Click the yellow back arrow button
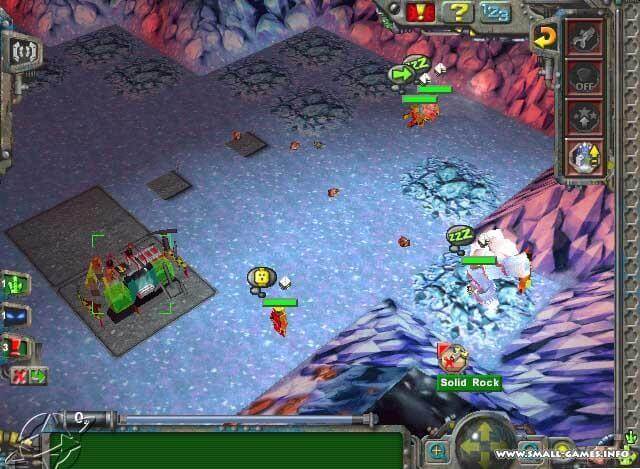Image resolution: width=640 pixels, height=469 pixels. tap(543, 38)
